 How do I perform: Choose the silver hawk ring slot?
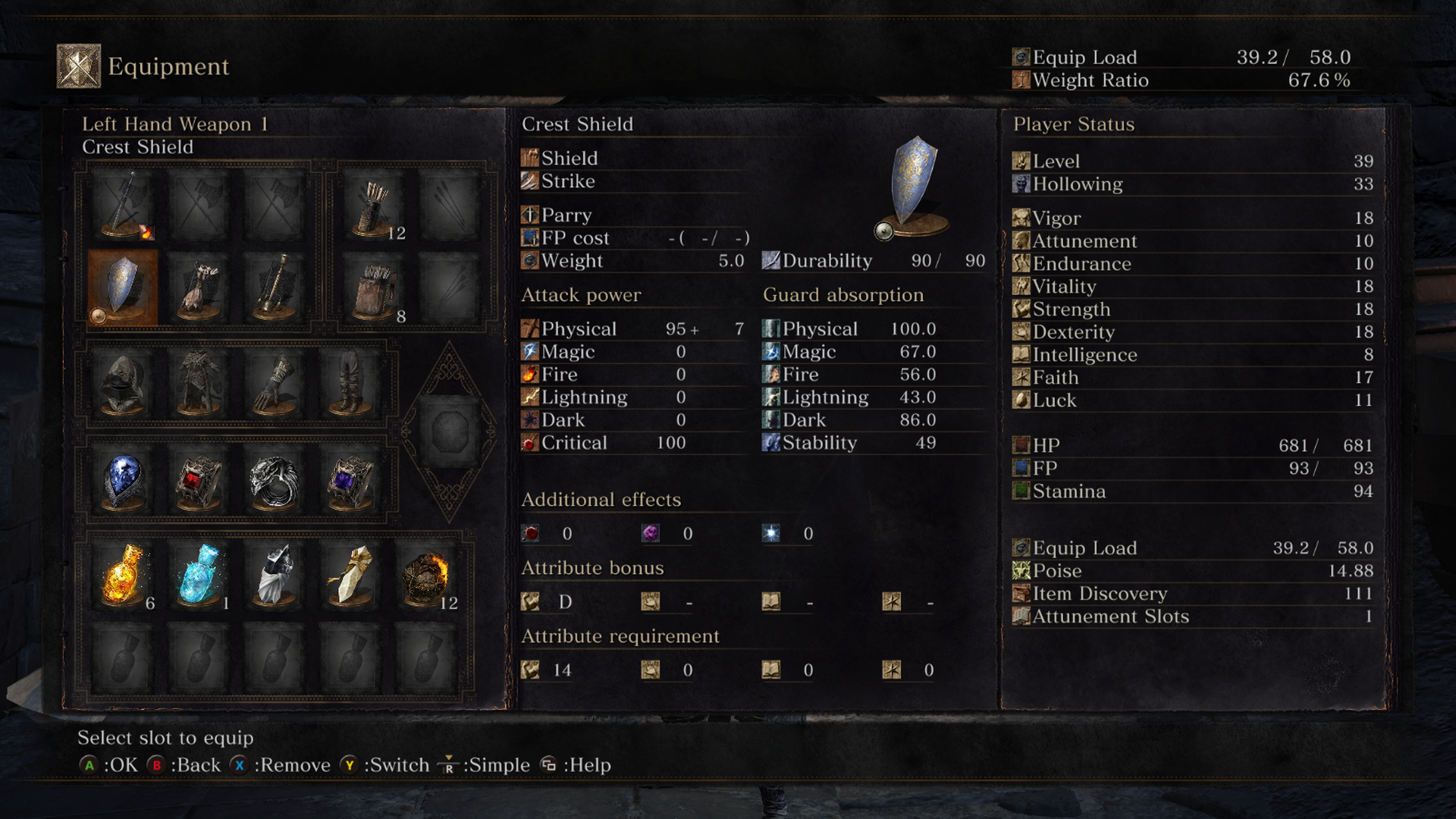click(275, 481)
